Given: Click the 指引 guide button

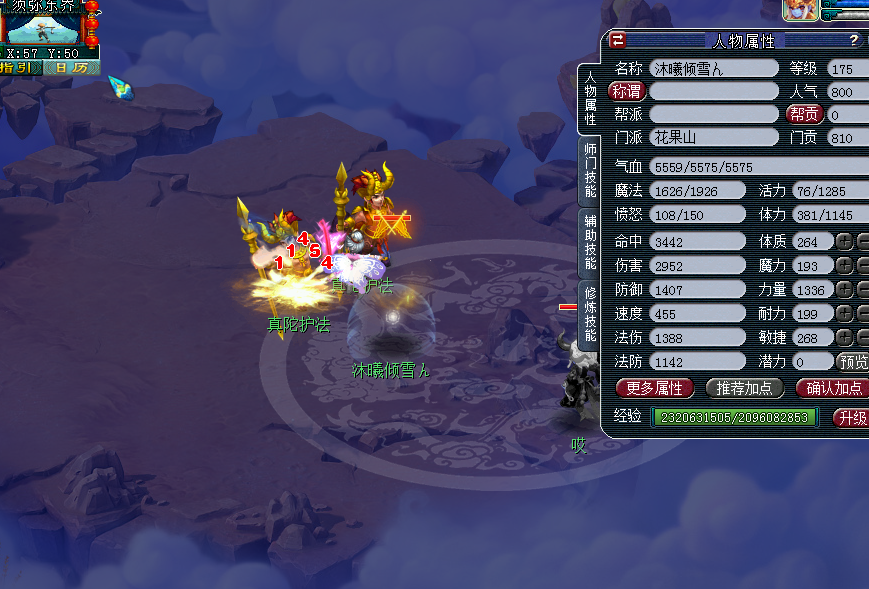Looking at the screenshot, I should 22,68.
